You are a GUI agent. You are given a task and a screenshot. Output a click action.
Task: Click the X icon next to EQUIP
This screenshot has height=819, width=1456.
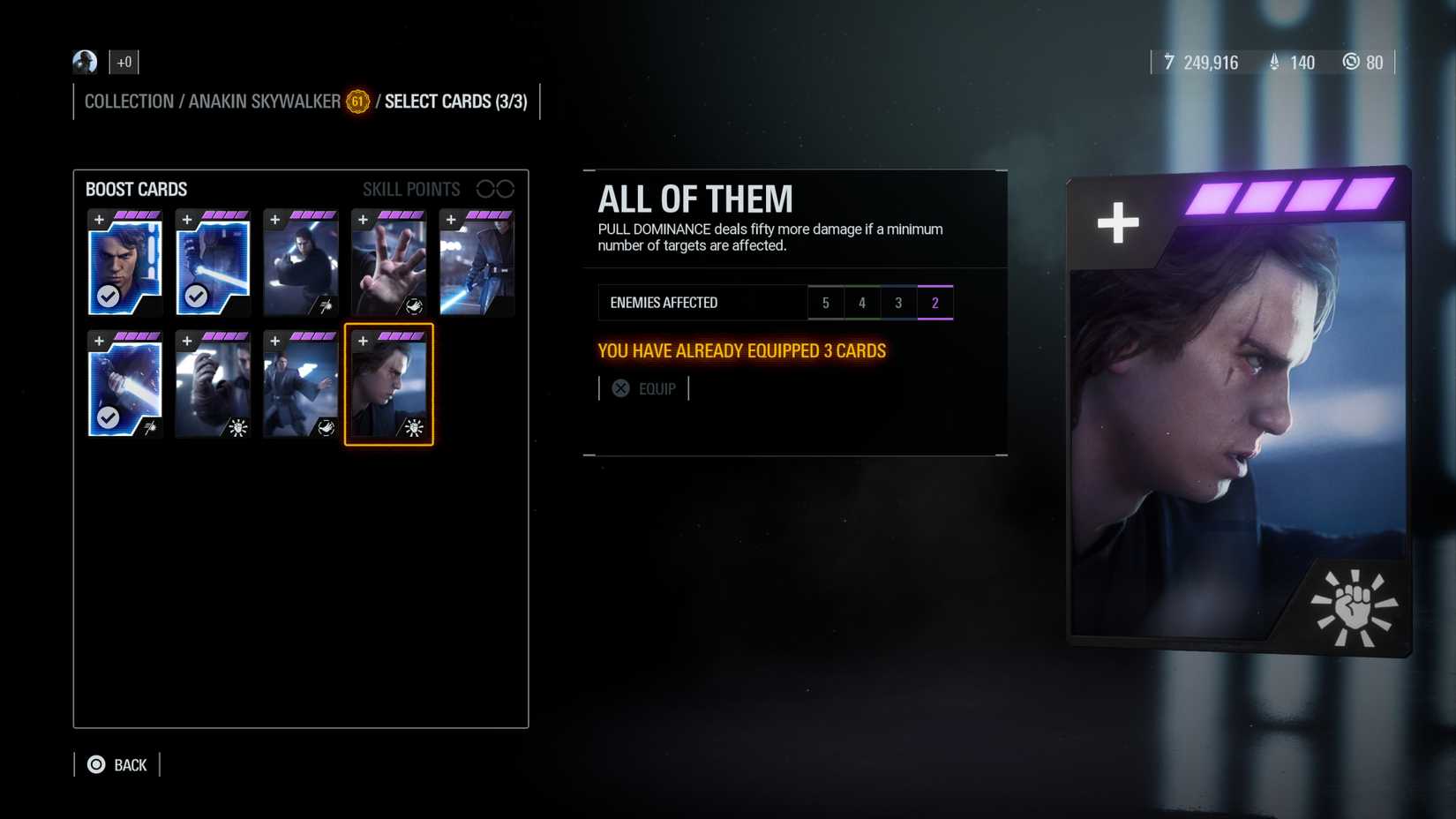point(620,388)
